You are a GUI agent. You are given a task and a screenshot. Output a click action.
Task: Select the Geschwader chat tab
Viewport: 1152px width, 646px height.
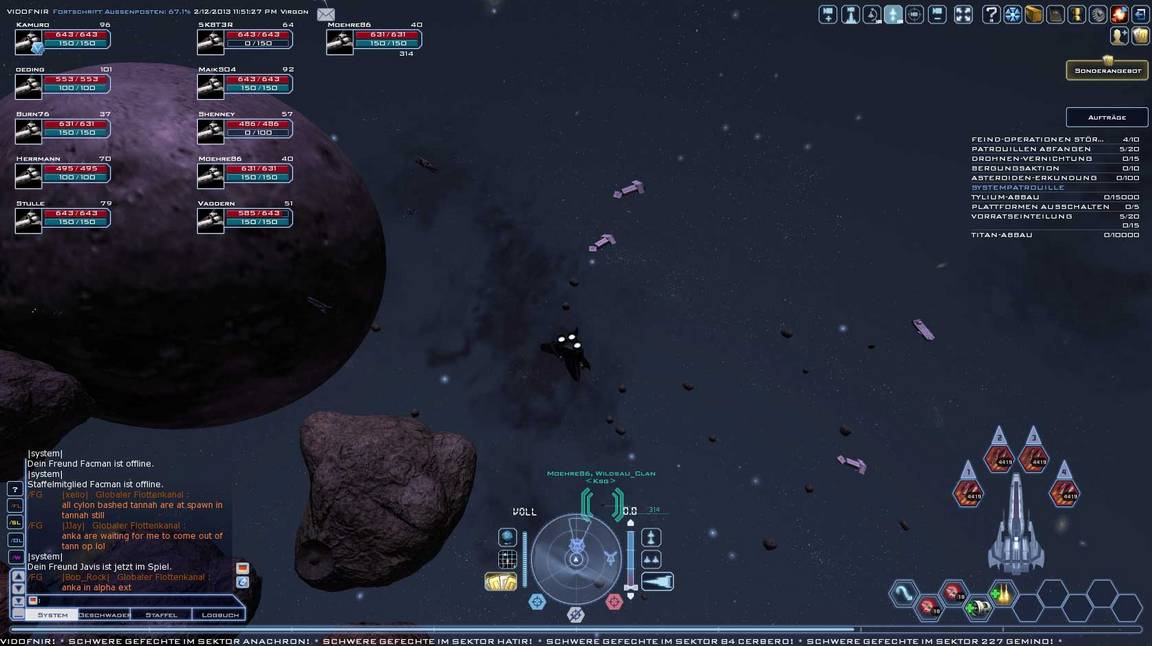(x=105, y=615)
